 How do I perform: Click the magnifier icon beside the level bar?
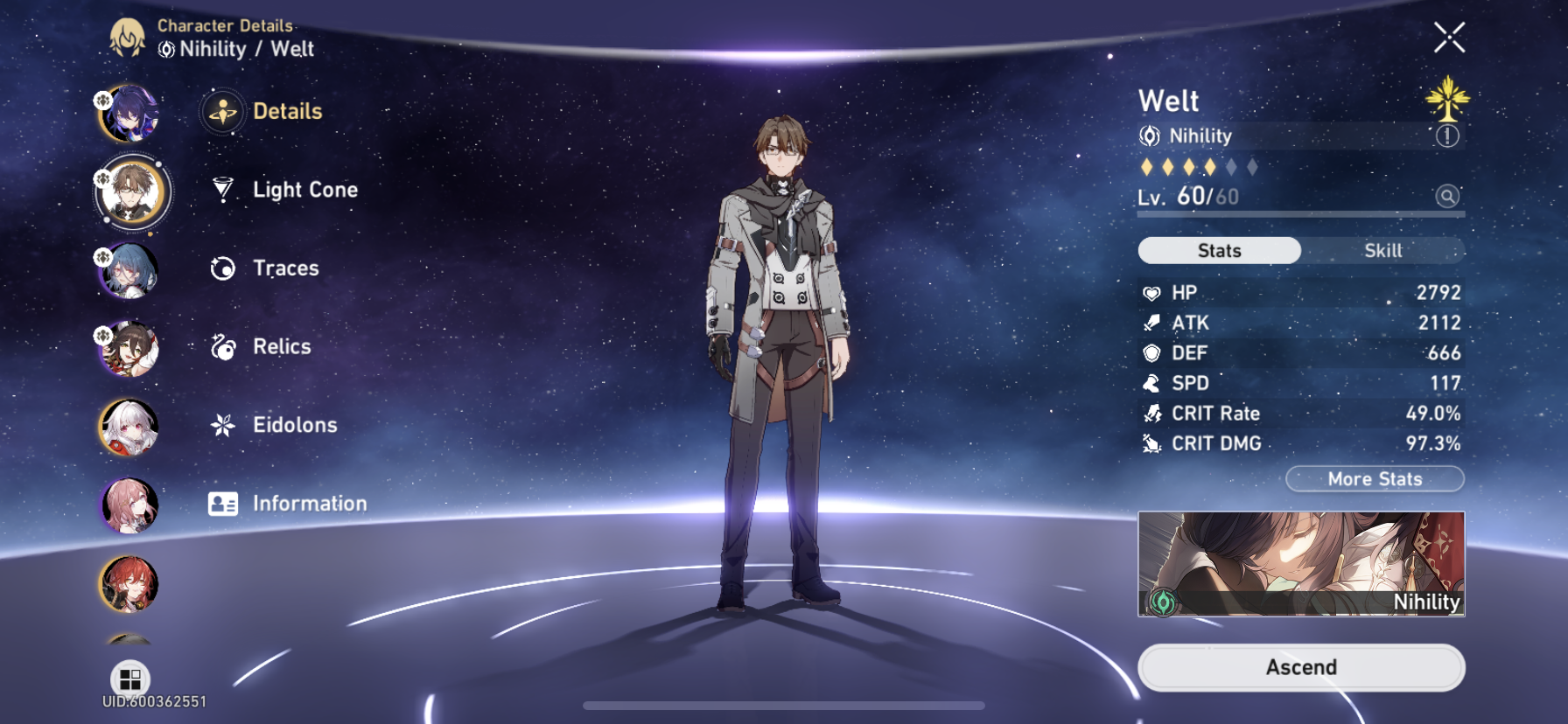pyautogui.click(x=1448, y=196)
